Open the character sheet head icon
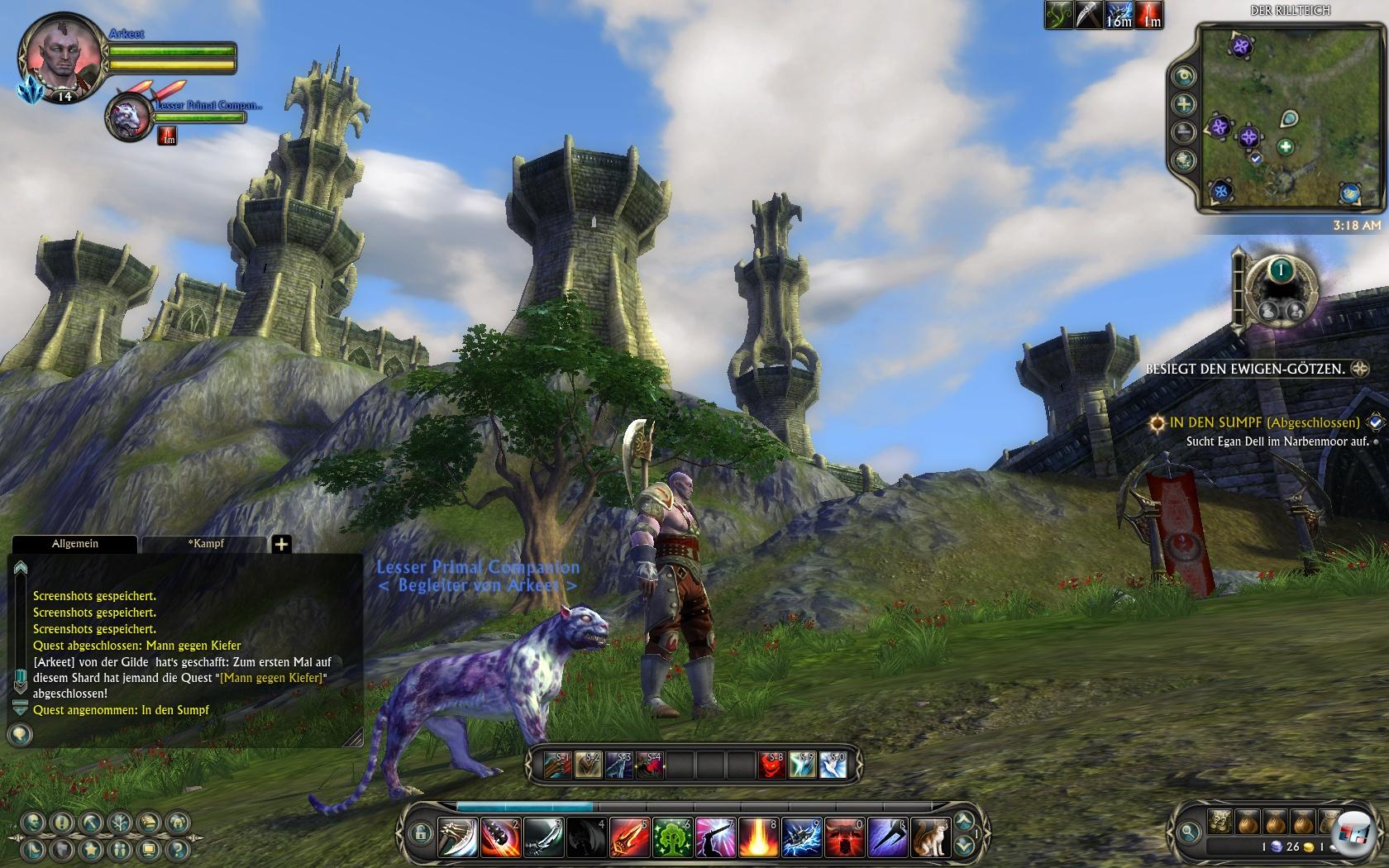The width and height of the screenshot is (1389, 868). (x=33, y=823)
